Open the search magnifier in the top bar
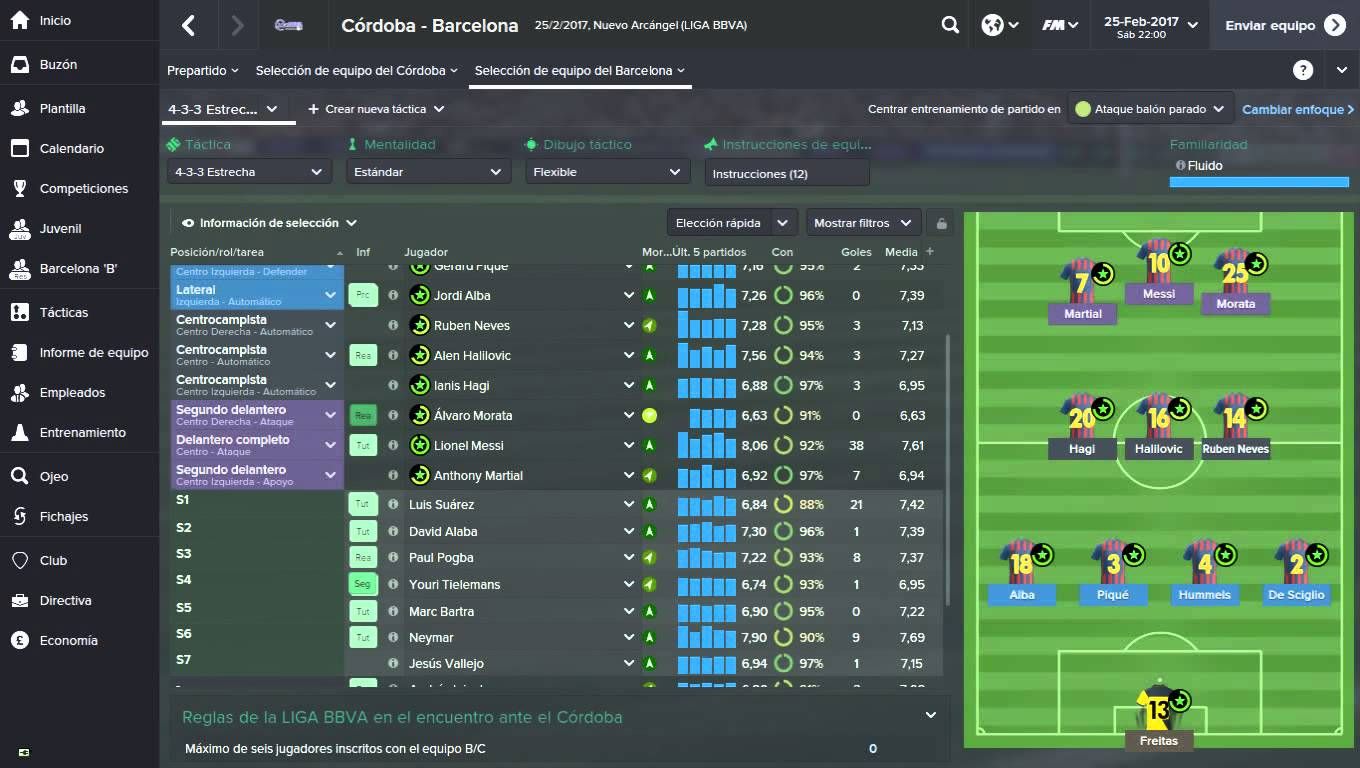 (949, 24)
